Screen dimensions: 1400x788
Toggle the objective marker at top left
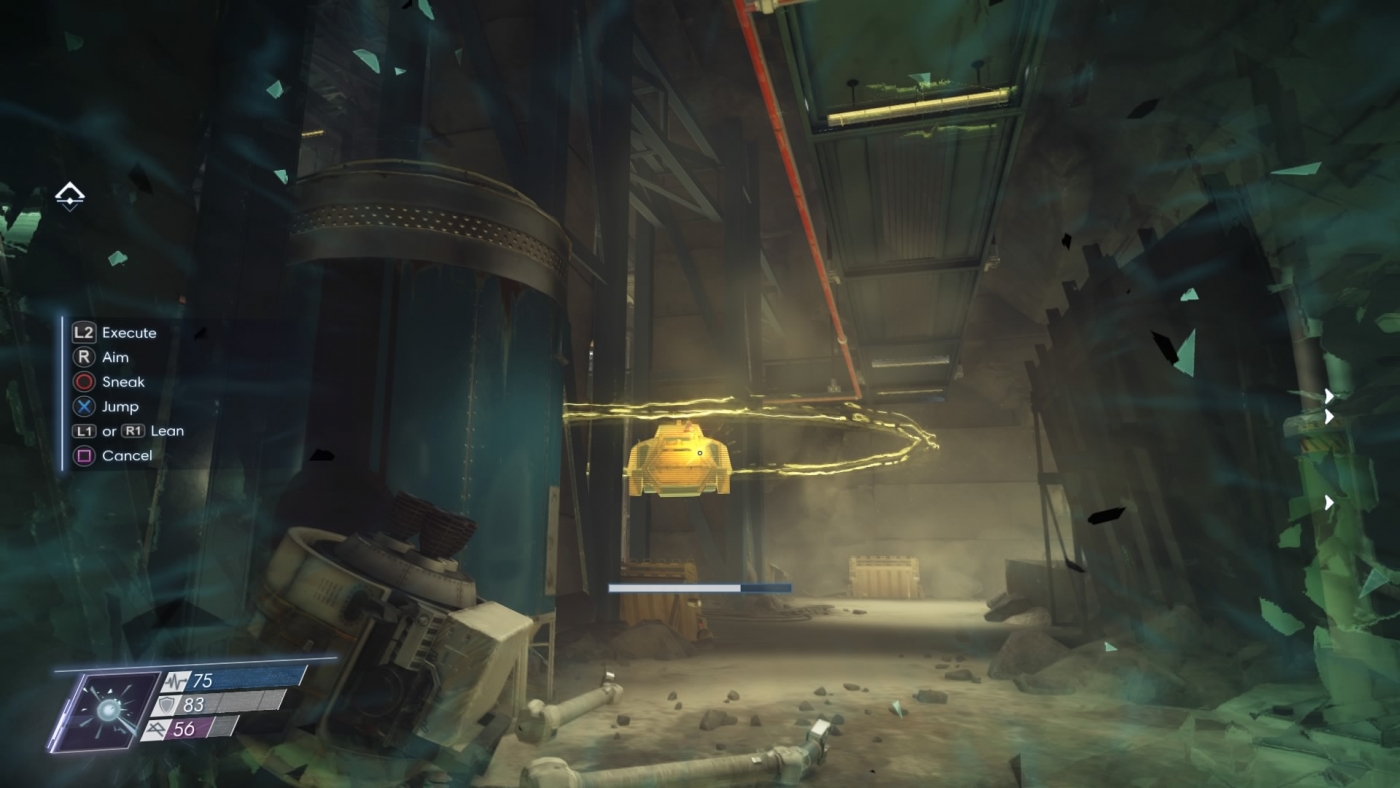click(69, 197)
